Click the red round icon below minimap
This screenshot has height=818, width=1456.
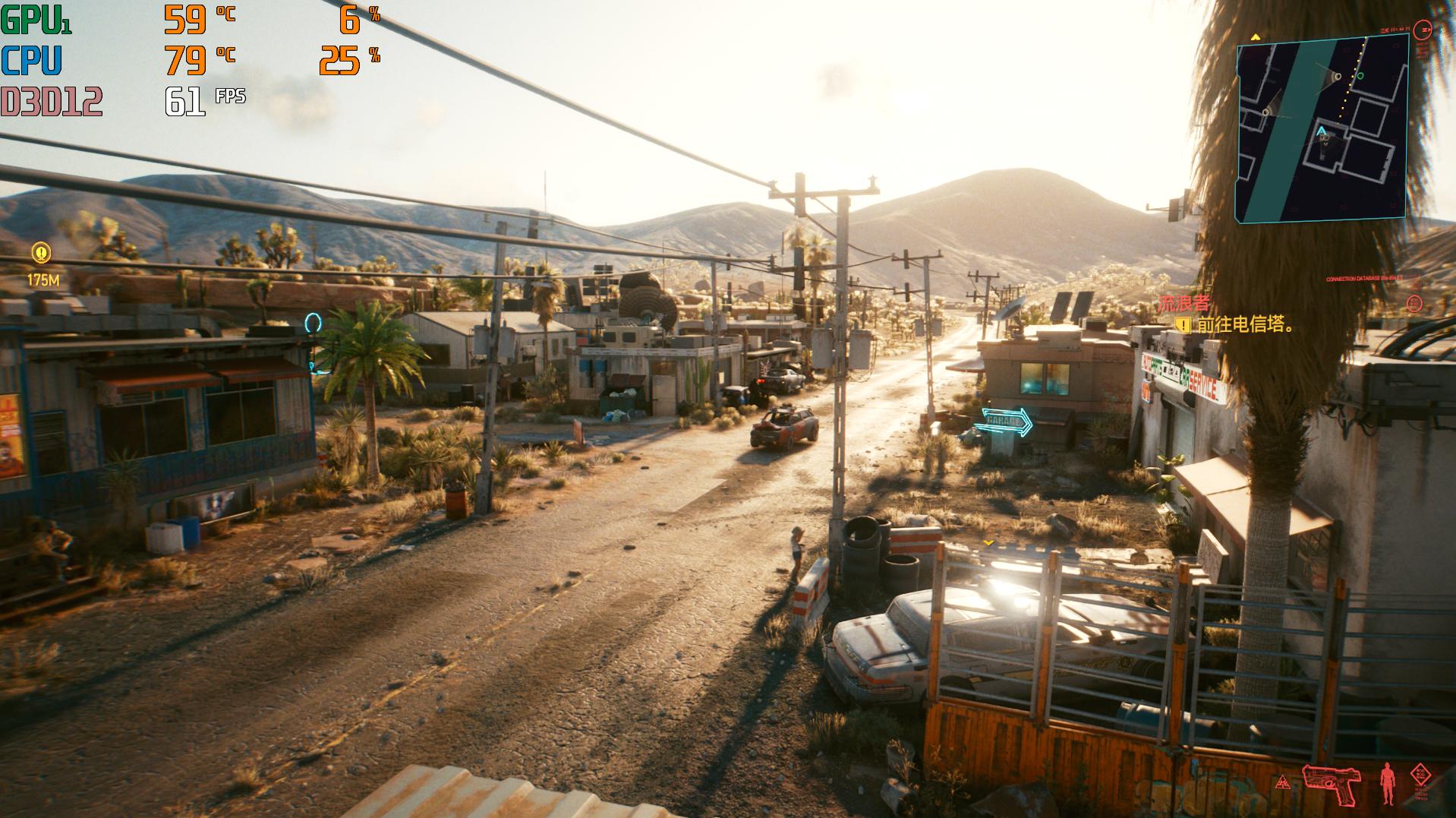click(x=1413, y=304)
